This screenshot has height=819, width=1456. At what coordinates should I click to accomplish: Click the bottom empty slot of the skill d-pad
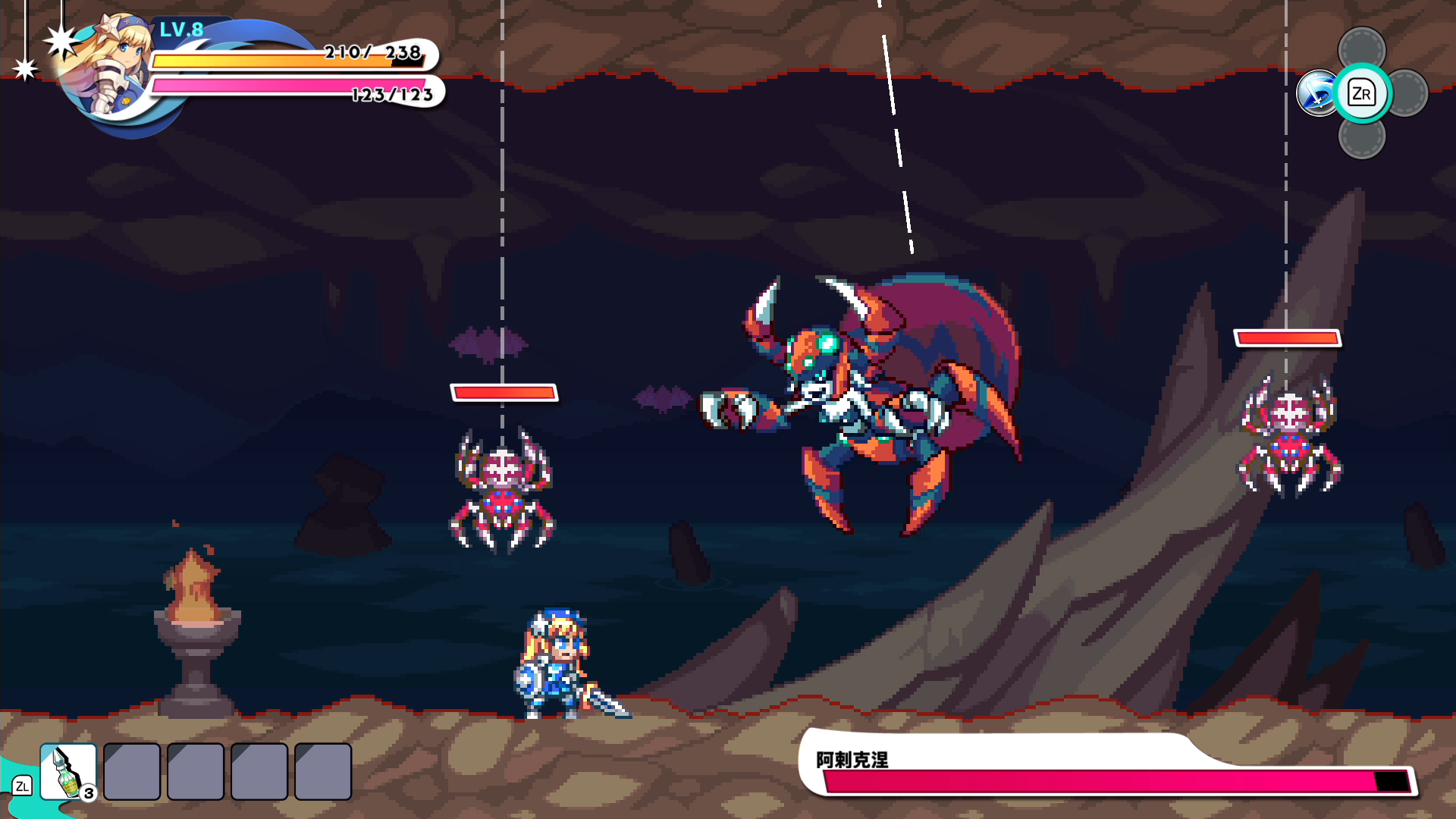(x=1363, y=140)
